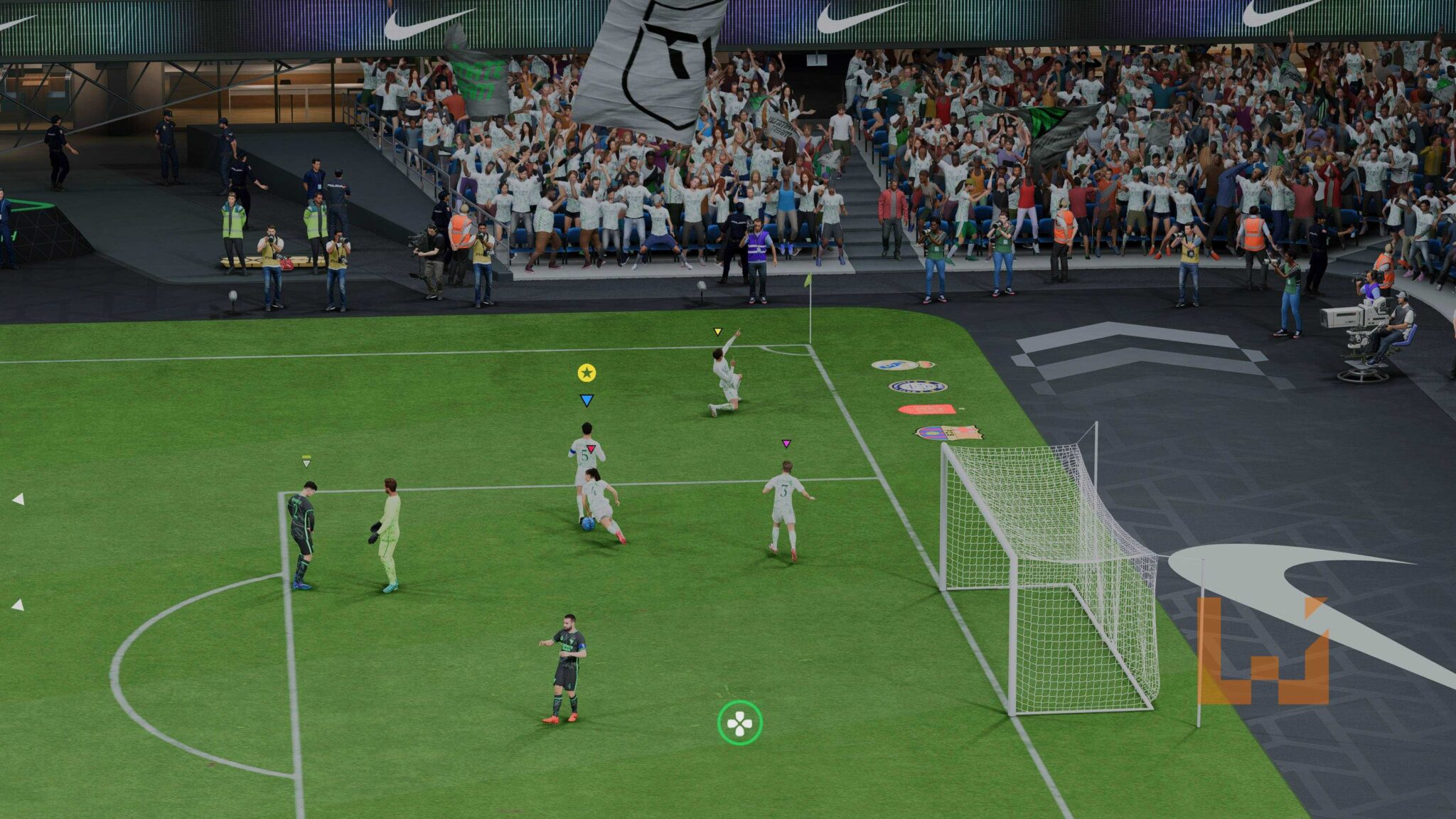Click the Barcelona crest on the pitch

[951, 433]
